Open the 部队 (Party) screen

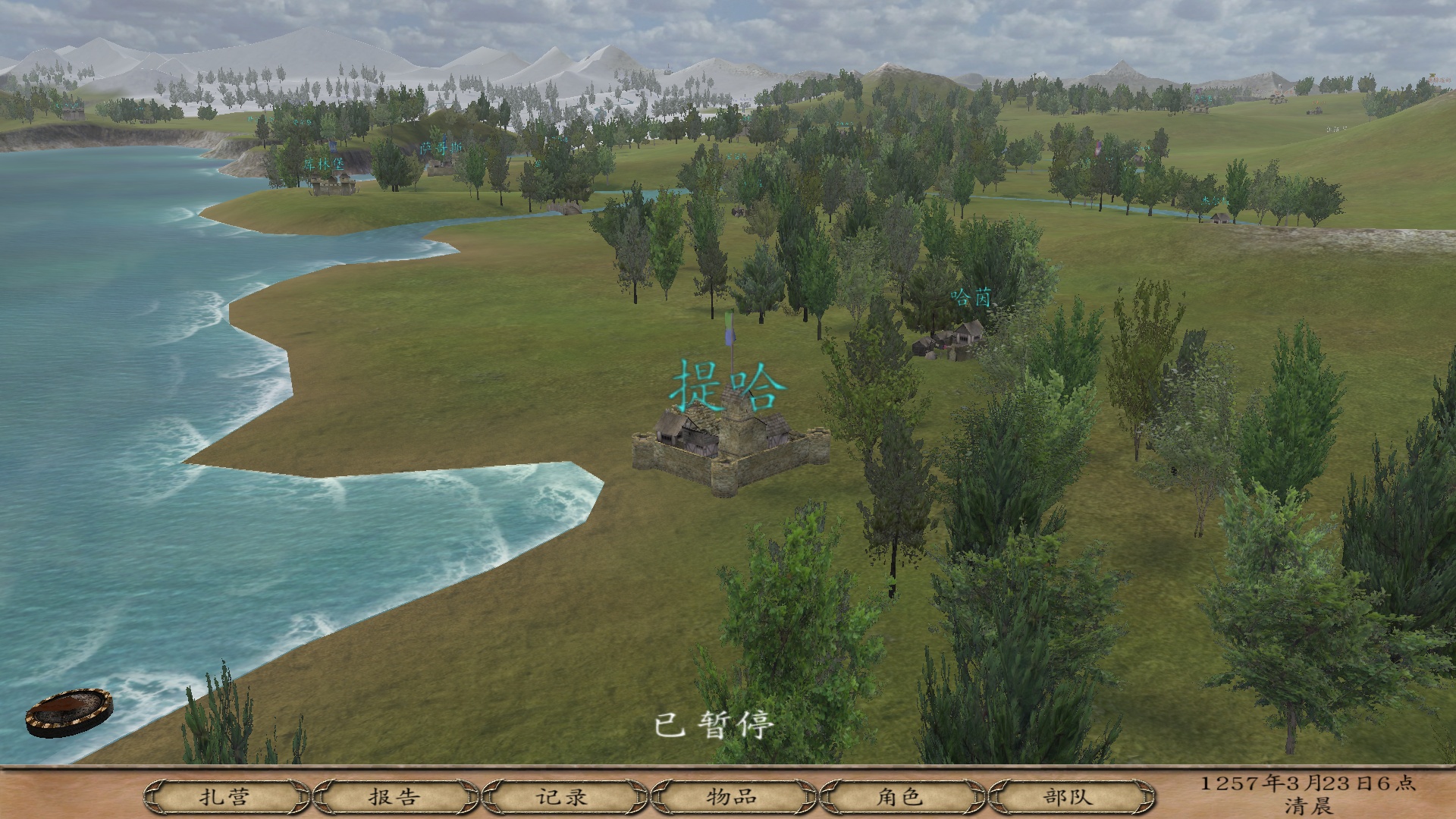coord(1068,797)
